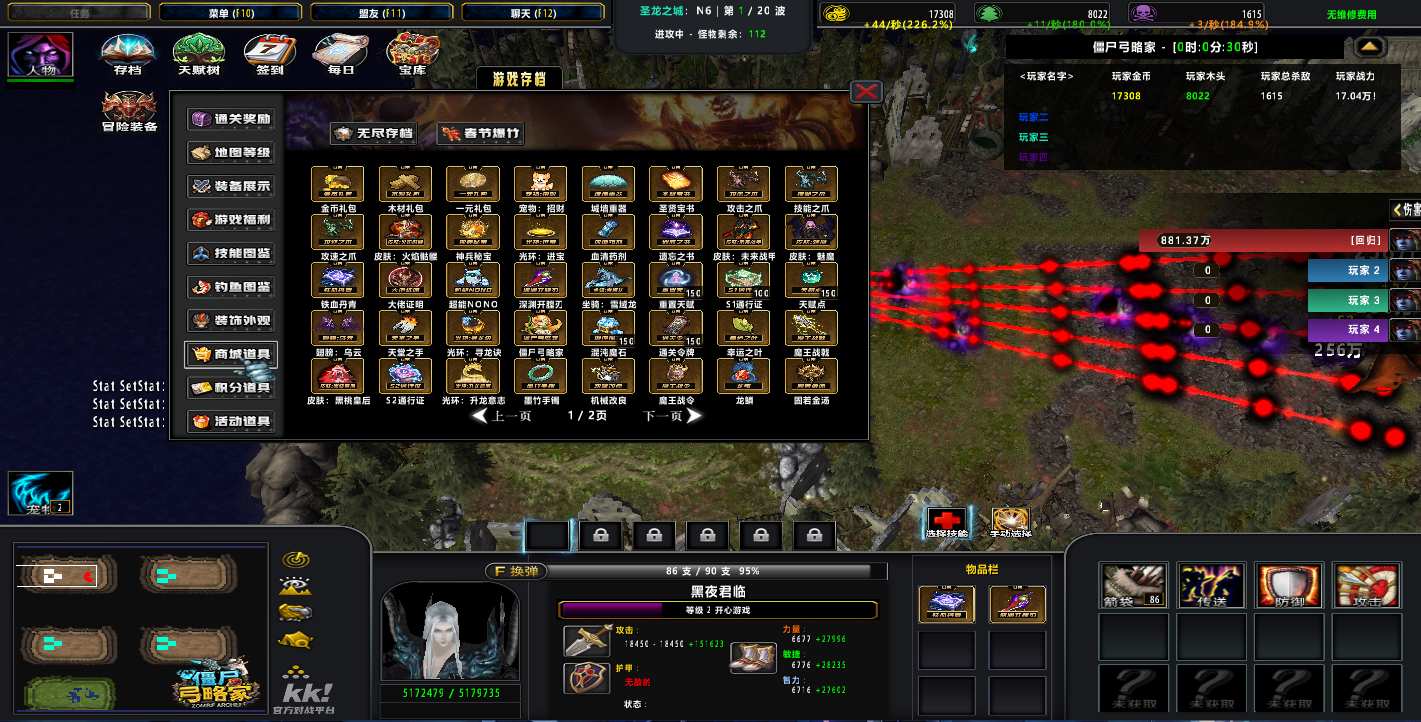The width and height of the screenshot is (1421, 722).
Task: Expand the 伤害 damage panel on the right
Action: click(1400, 210)
